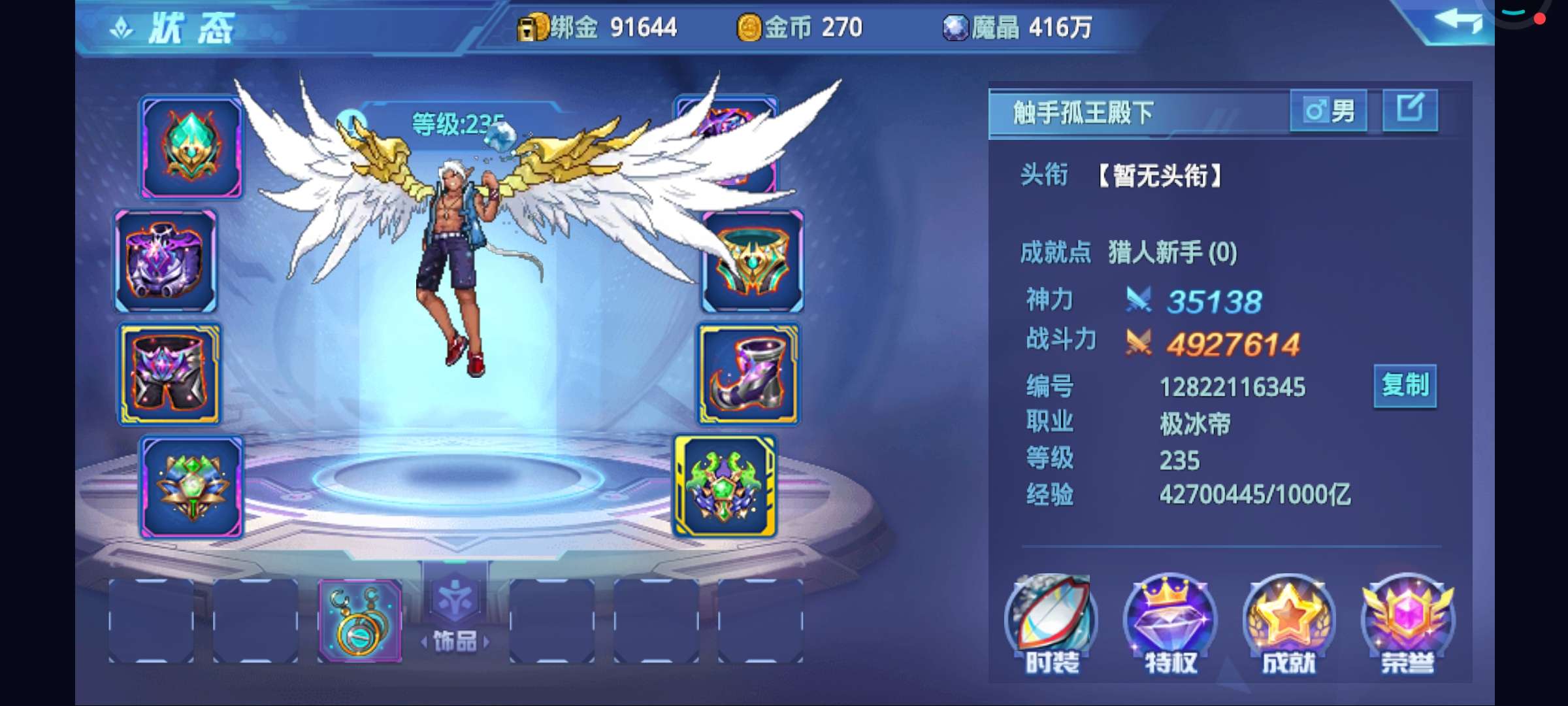Click left arrow beside 饰品 category
This screenshot has height=706, width=1568.
point(423,642)
